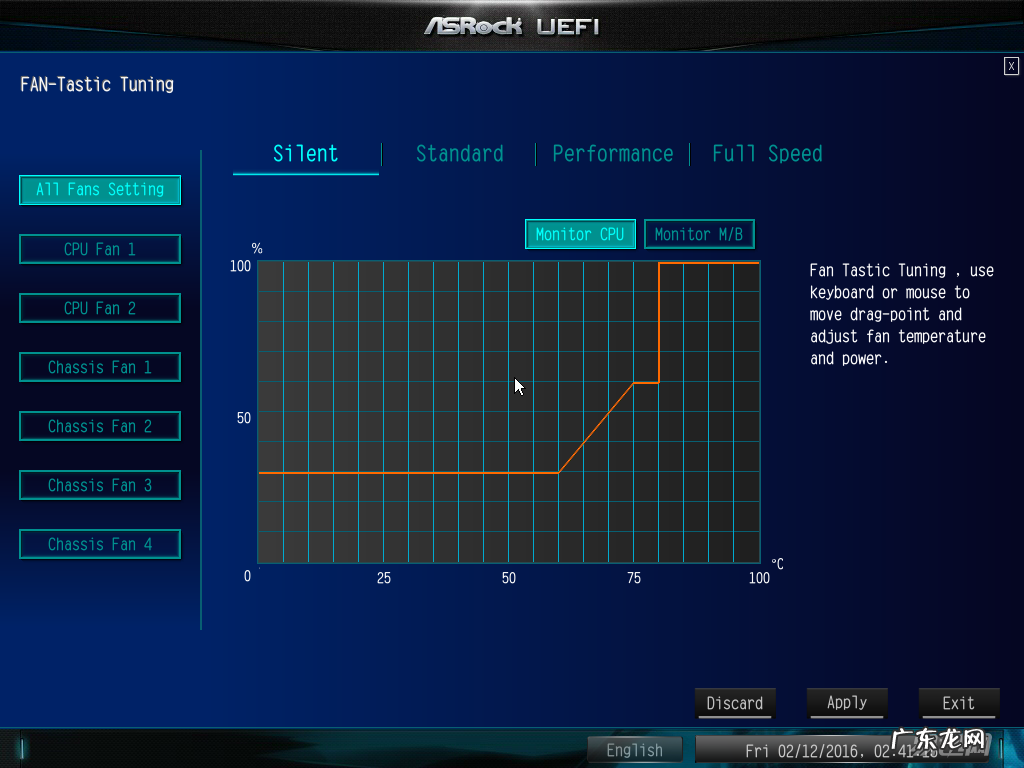Switch to the Silent fan profile tab
Viewport: 1024px width, 768px height.
click(x=306, y=154)
